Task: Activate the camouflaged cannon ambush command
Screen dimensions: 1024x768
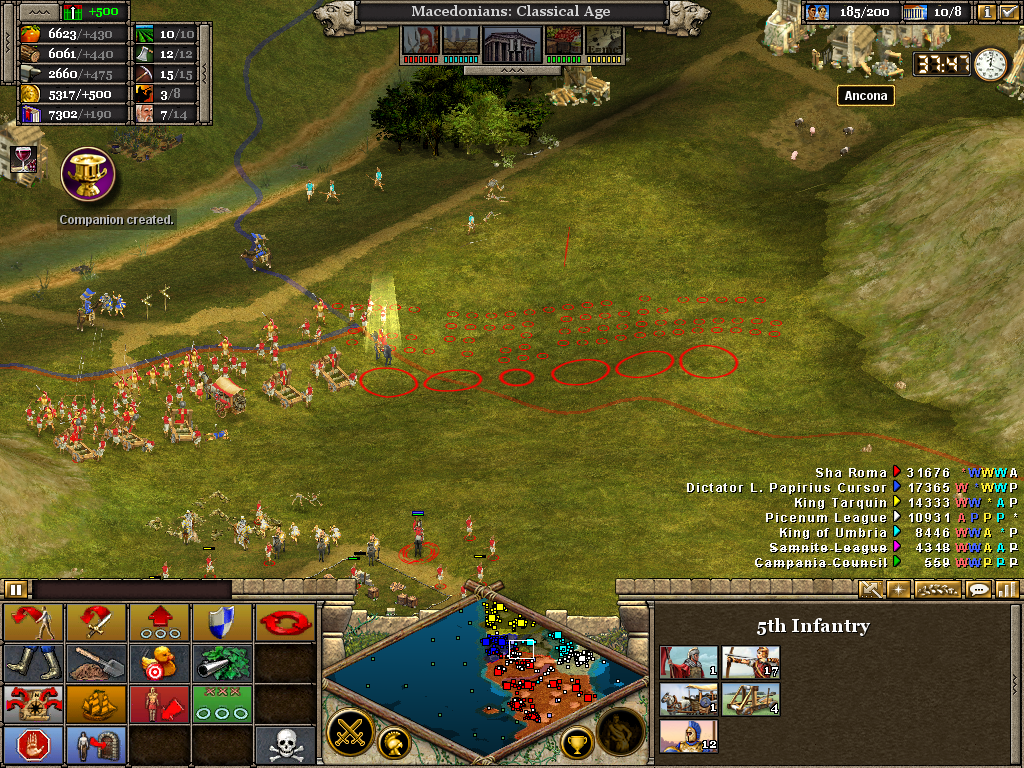Action: pyautogui.click(x=222, y=662)
